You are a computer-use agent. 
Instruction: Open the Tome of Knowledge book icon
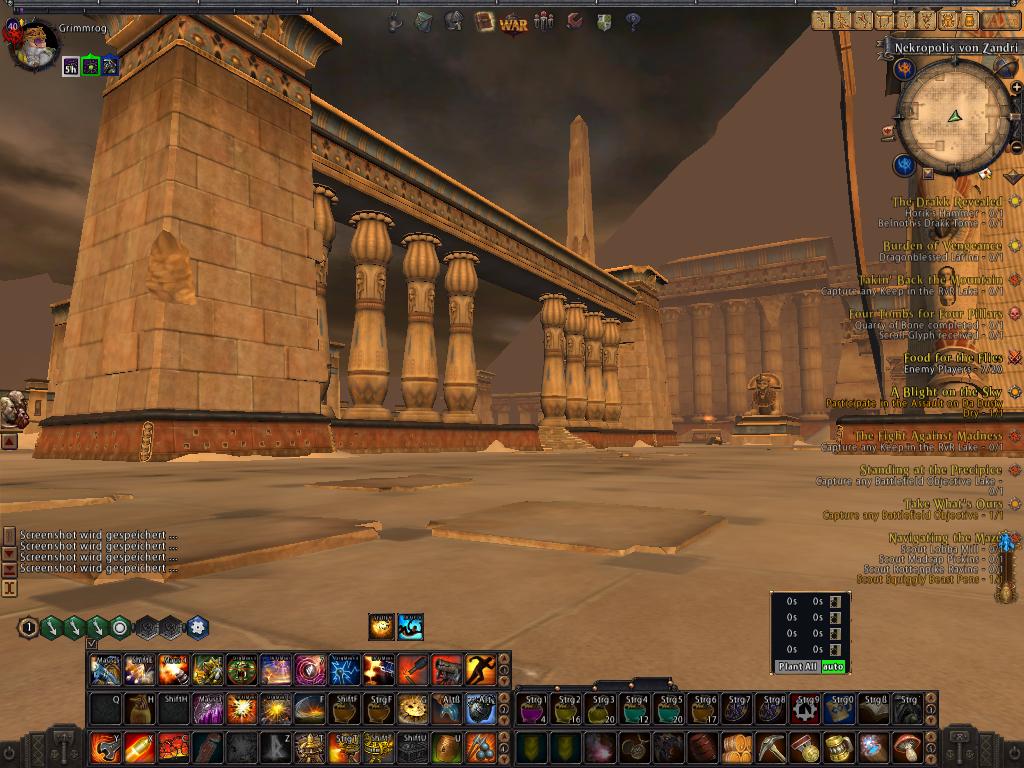[x=484, y=21]
